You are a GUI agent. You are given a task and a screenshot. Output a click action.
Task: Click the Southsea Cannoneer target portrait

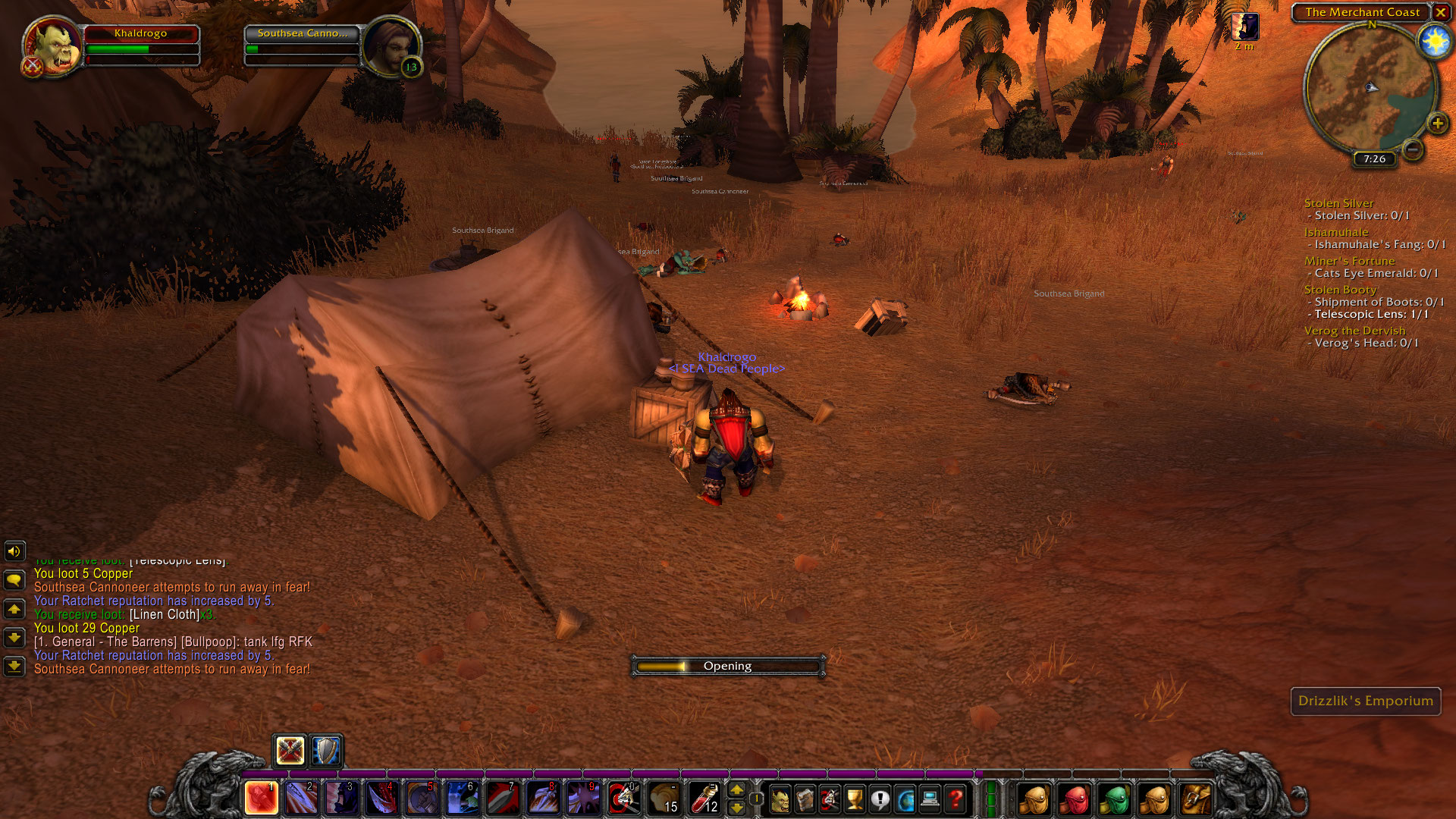pyautogui.click(x=390, y=45)
